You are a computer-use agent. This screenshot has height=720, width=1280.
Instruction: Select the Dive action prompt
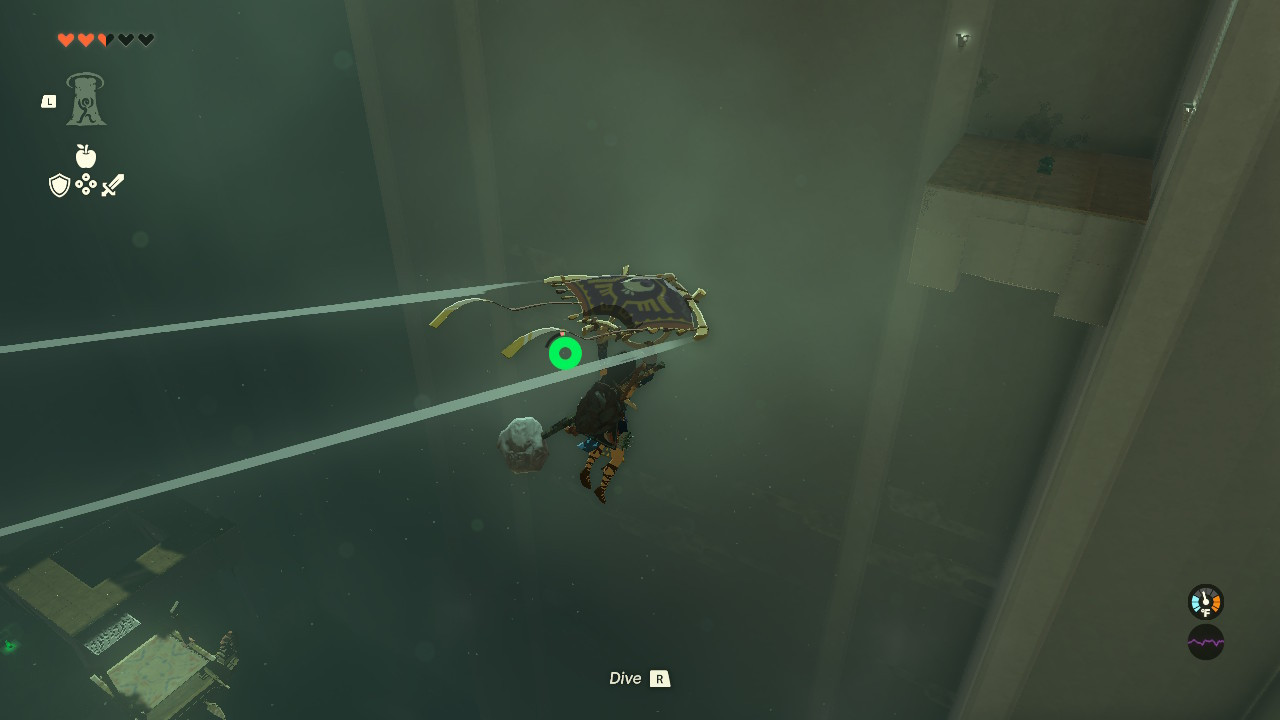[624, 678]
